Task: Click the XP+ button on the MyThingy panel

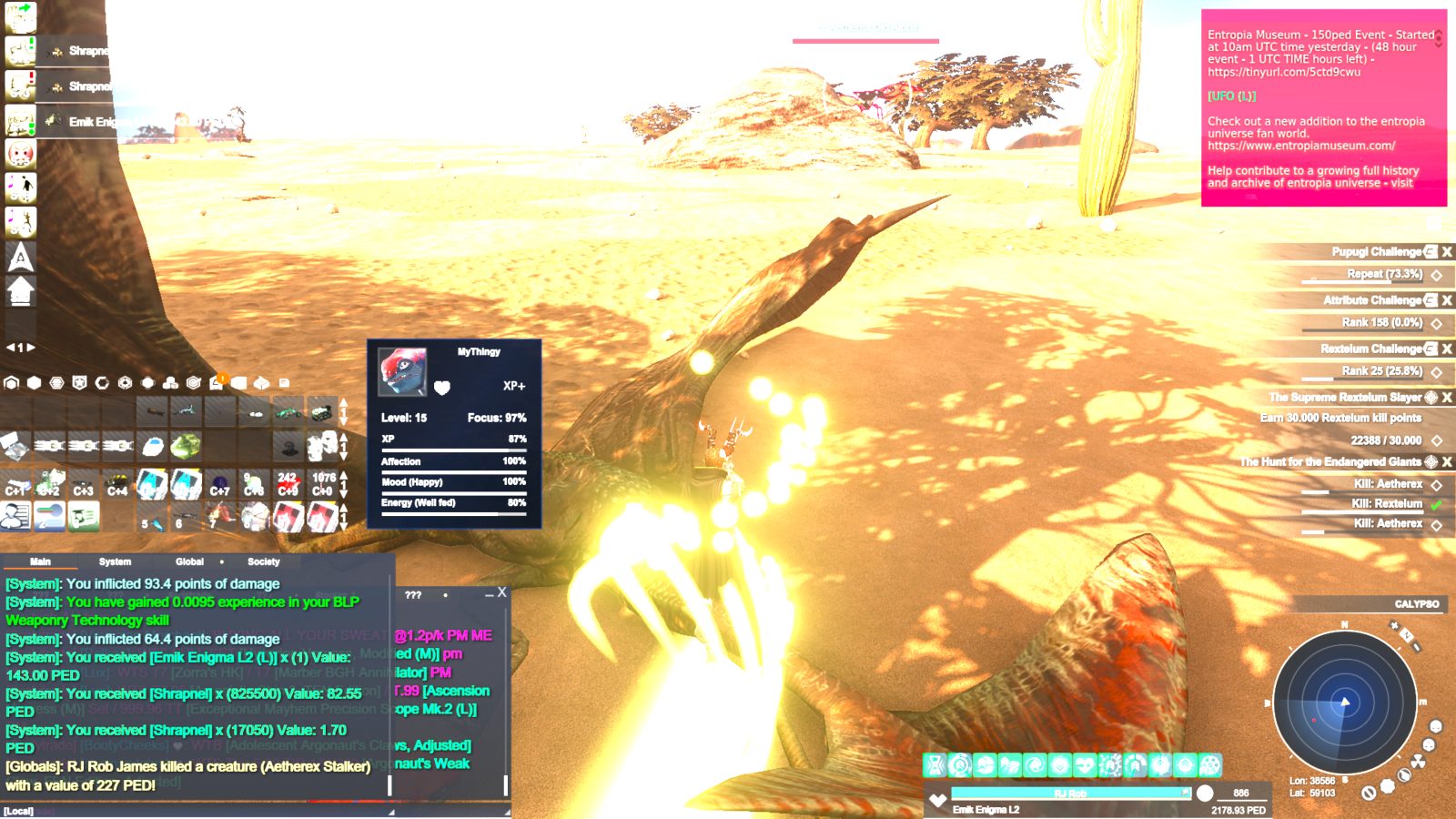Action: click(515, 385)
